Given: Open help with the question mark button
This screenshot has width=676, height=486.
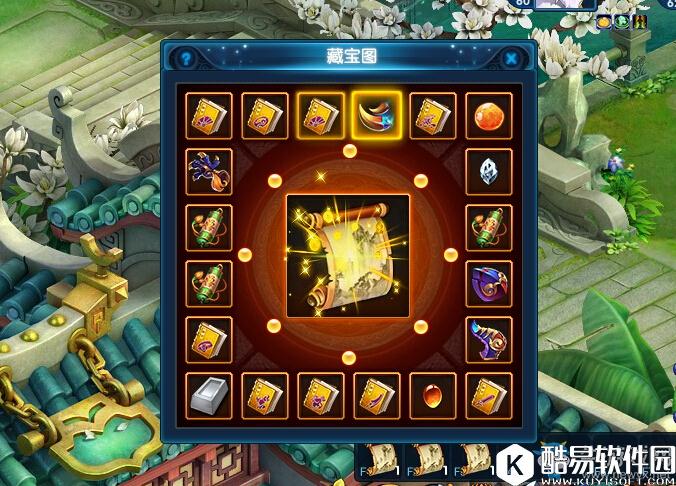Looking at the screenshot, I should [x=186, y=59].
